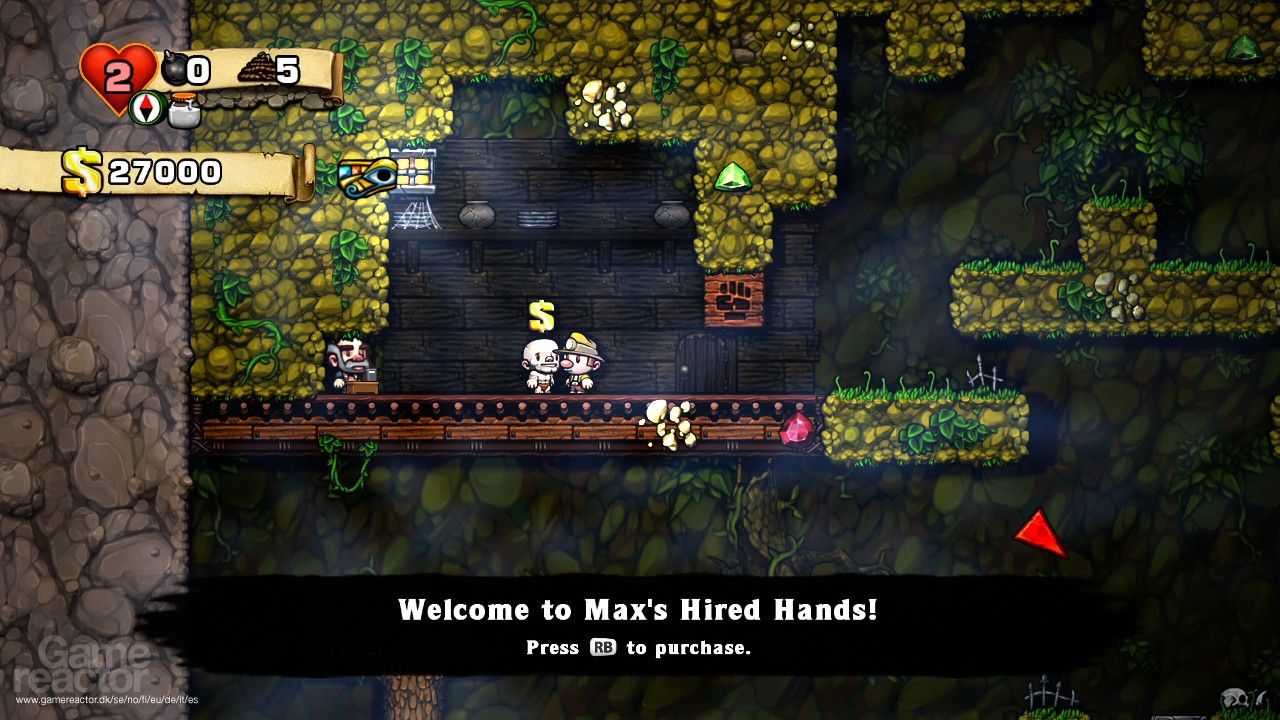1280x720 pixels.
Task: Click the Press RB to purchase prompt
Action: (x=639, y=648)
